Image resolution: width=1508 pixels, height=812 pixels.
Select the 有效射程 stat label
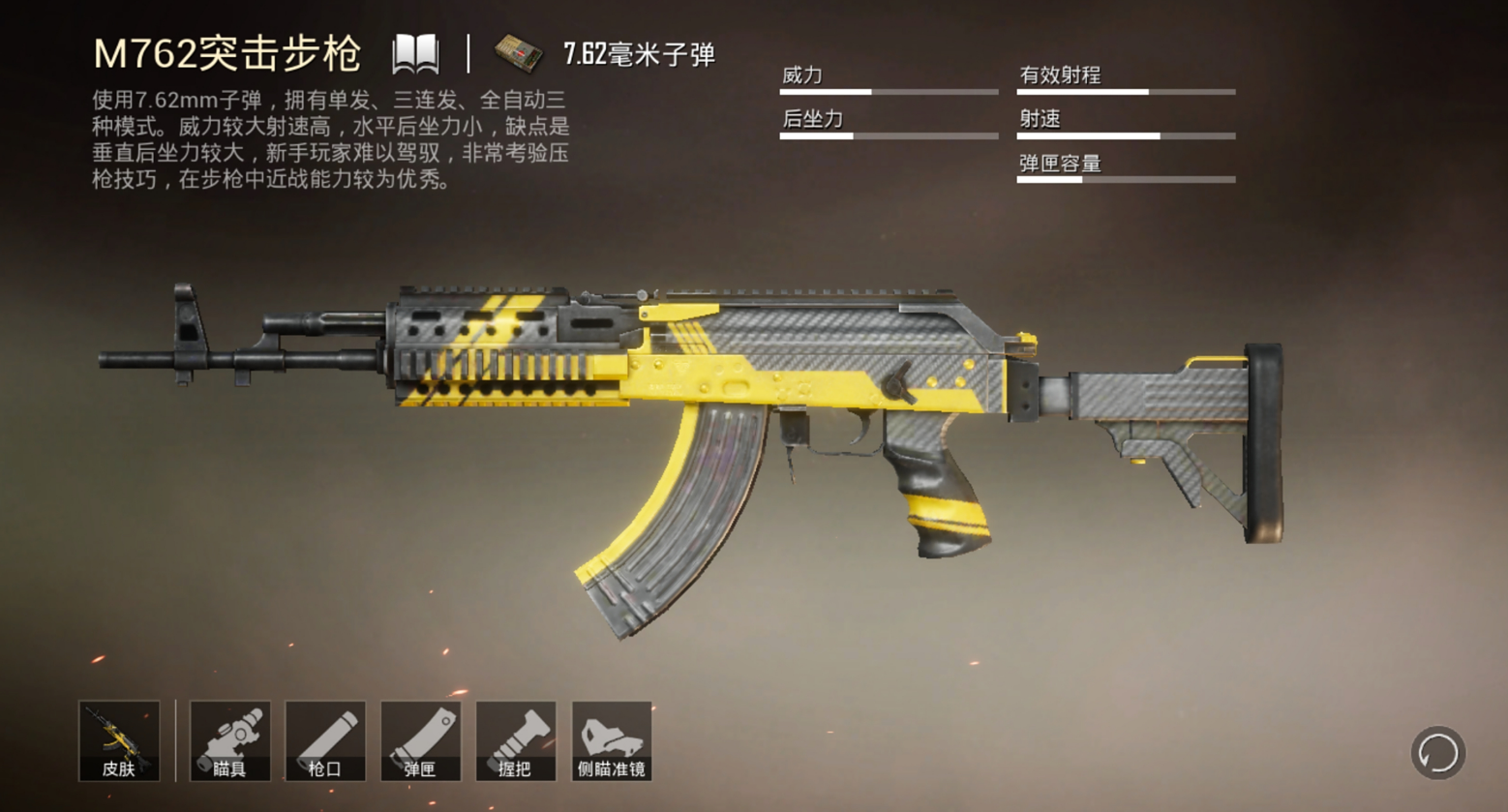[x=1061, y=75]
